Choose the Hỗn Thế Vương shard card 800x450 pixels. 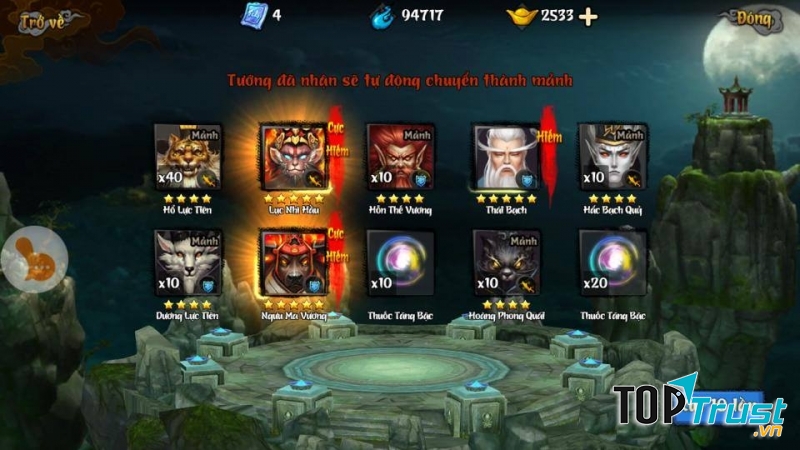pyautogui.click(x=400, y=157)
